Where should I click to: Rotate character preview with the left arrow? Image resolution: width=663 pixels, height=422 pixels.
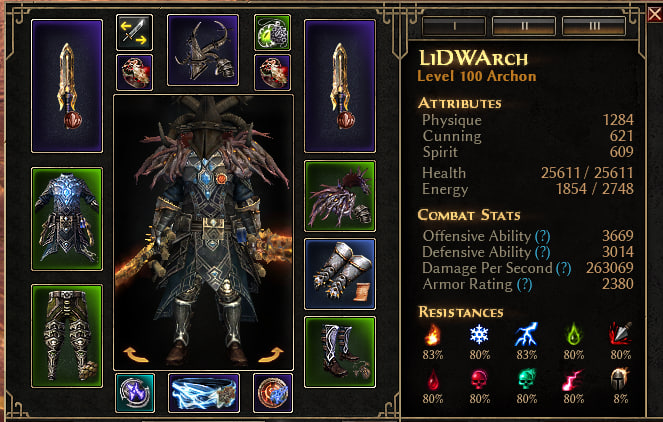(x=134, y=353)
